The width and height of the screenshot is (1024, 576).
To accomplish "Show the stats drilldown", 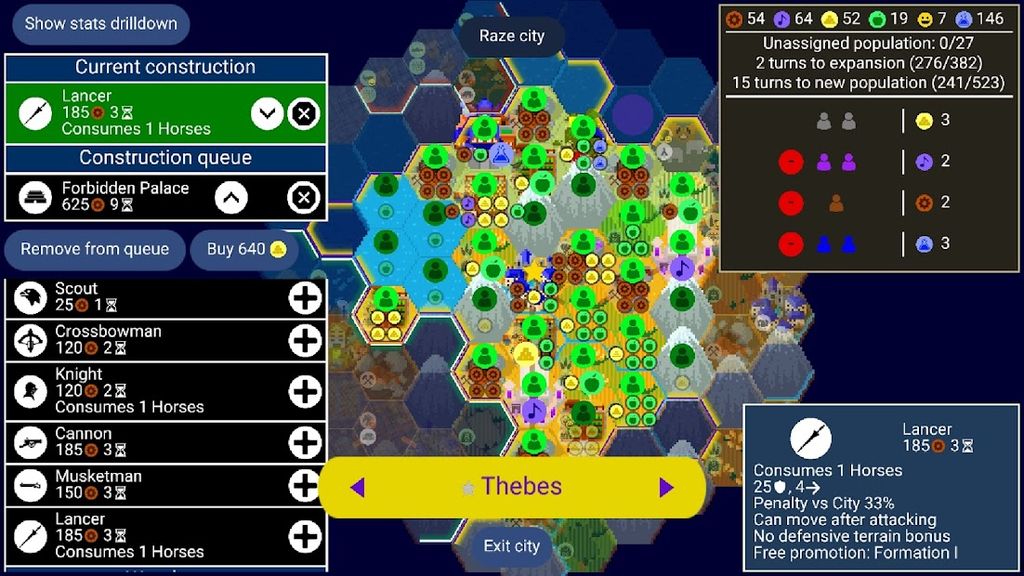I will pyautogui.click(x=100, y=23).
